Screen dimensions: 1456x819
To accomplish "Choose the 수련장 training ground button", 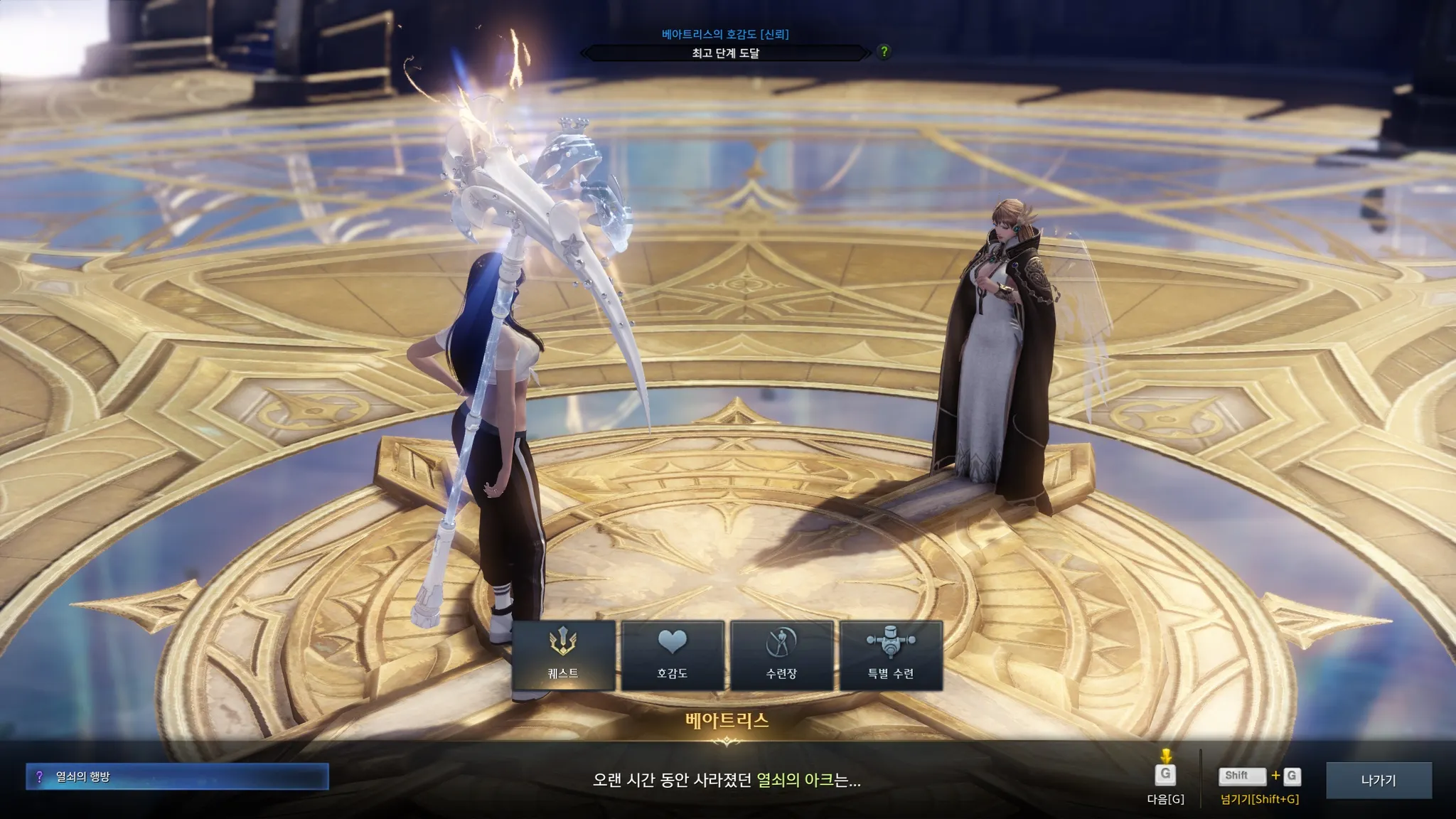I will tap(781, 655).
